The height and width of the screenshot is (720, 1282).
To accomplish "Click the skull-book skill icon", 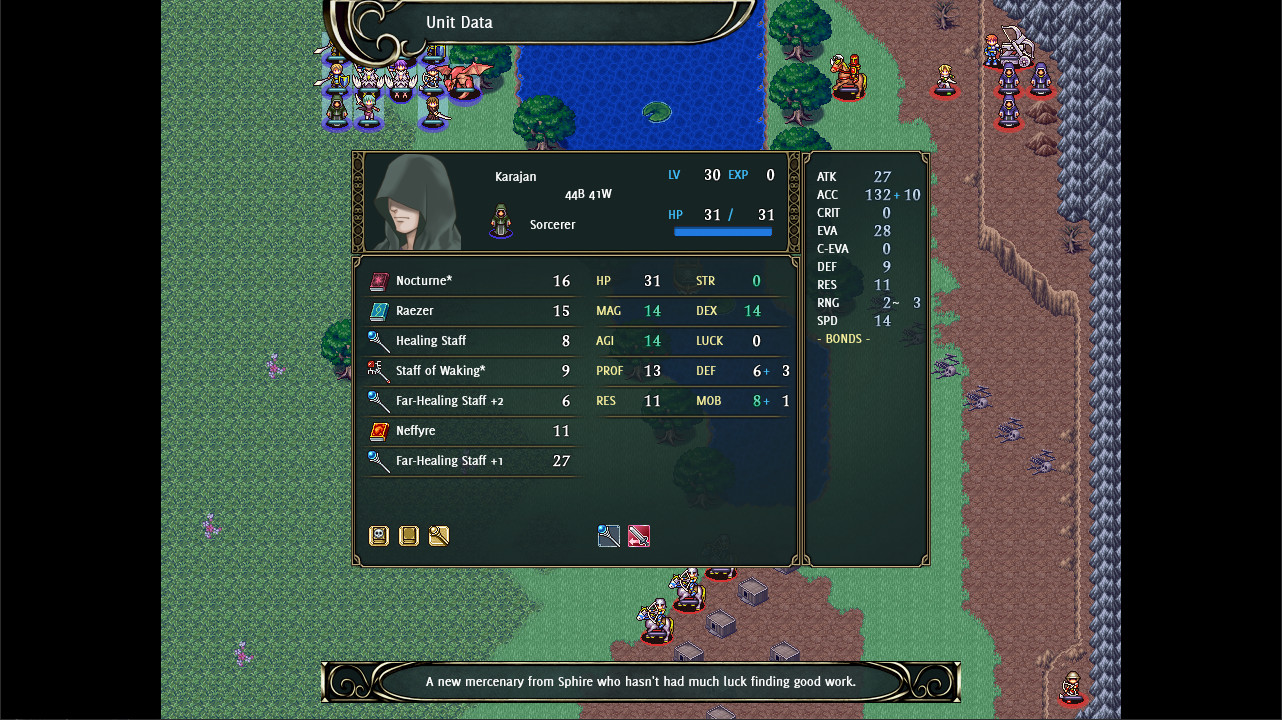I will click(378, 536).
